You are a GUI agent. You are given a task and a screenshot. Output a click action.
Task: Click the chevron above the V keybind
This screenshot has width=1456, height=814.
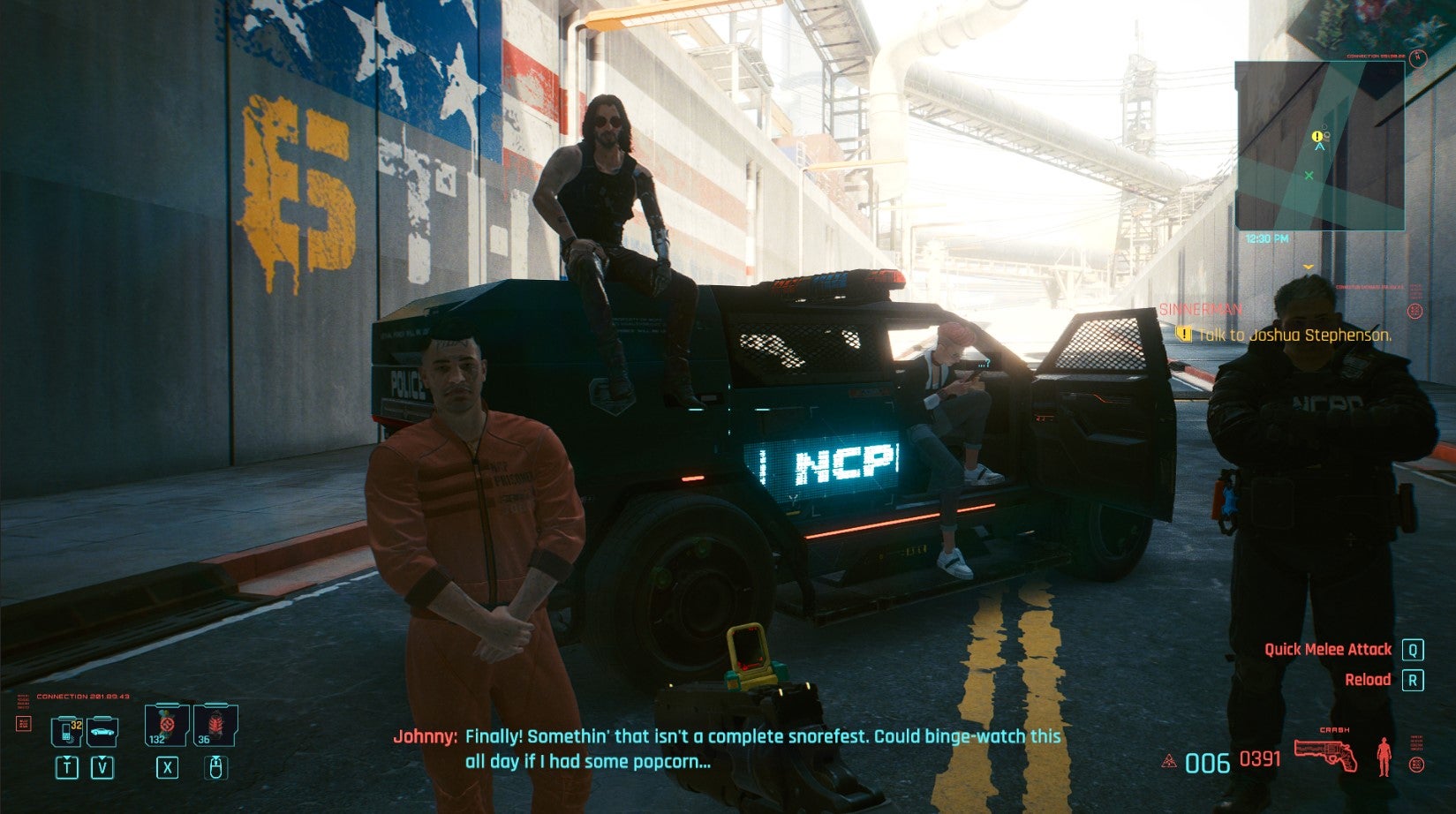pos(102,757)
